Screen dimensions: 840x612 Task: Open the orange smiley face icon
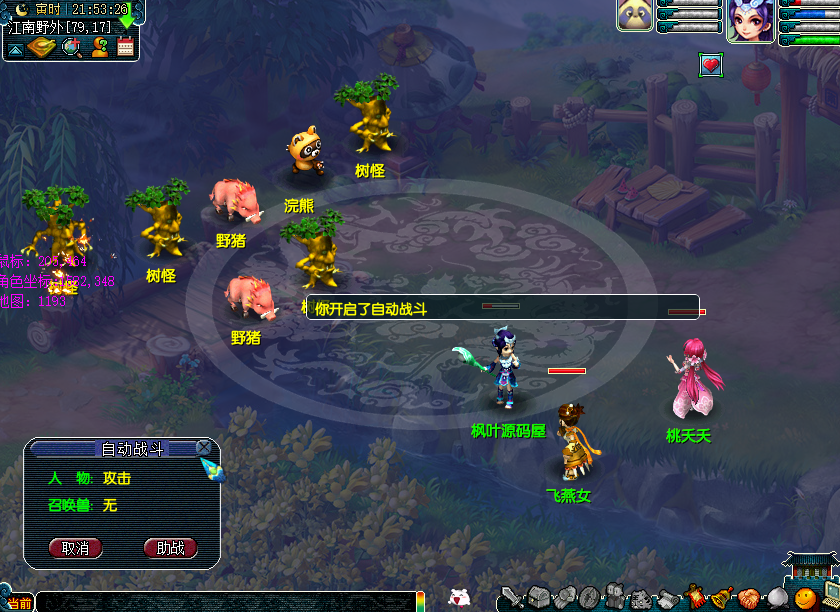click(x=804, y=599)
